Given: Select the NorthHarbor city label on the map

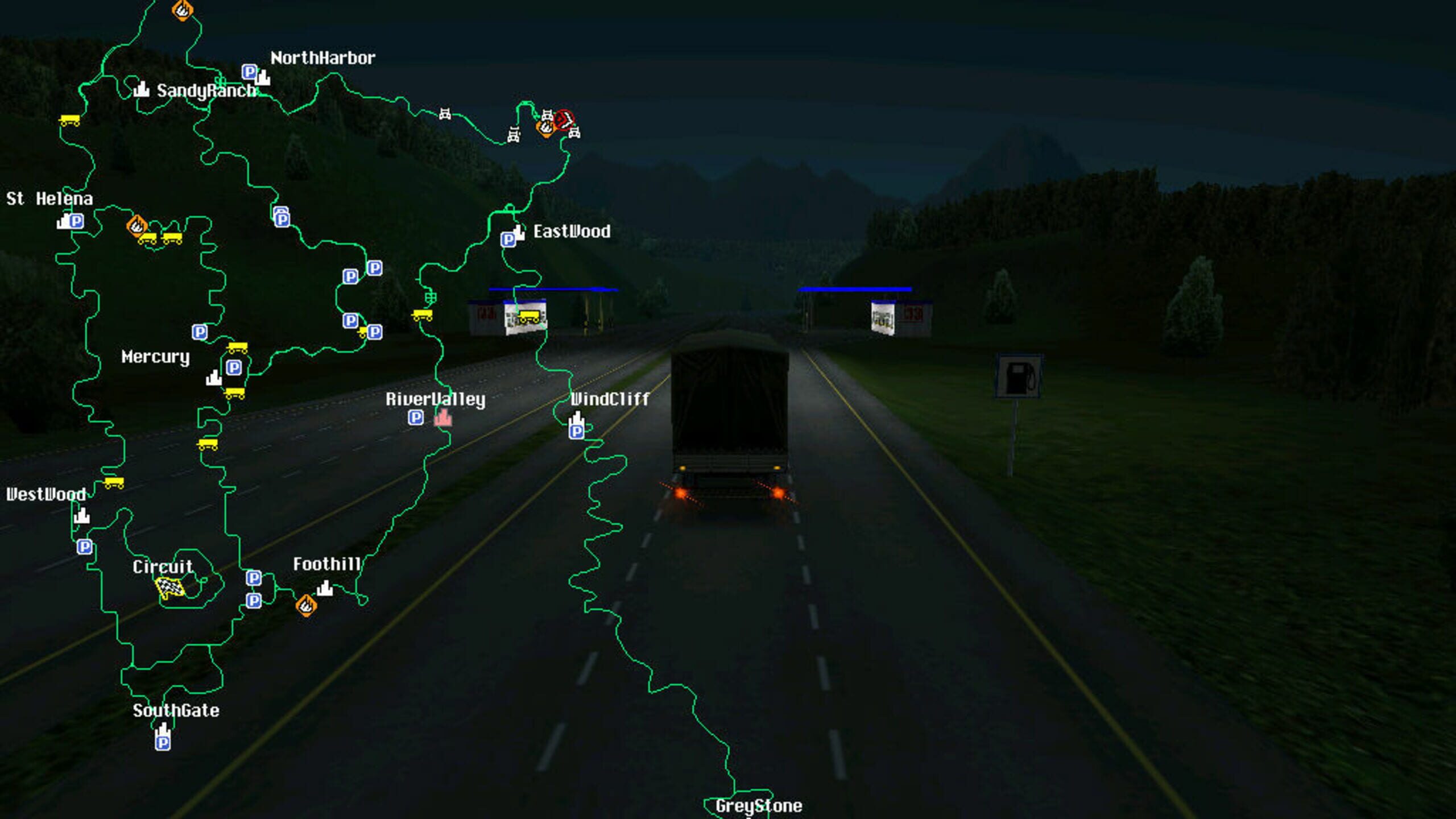Looking at the screenshot, I should pos(322,58).
